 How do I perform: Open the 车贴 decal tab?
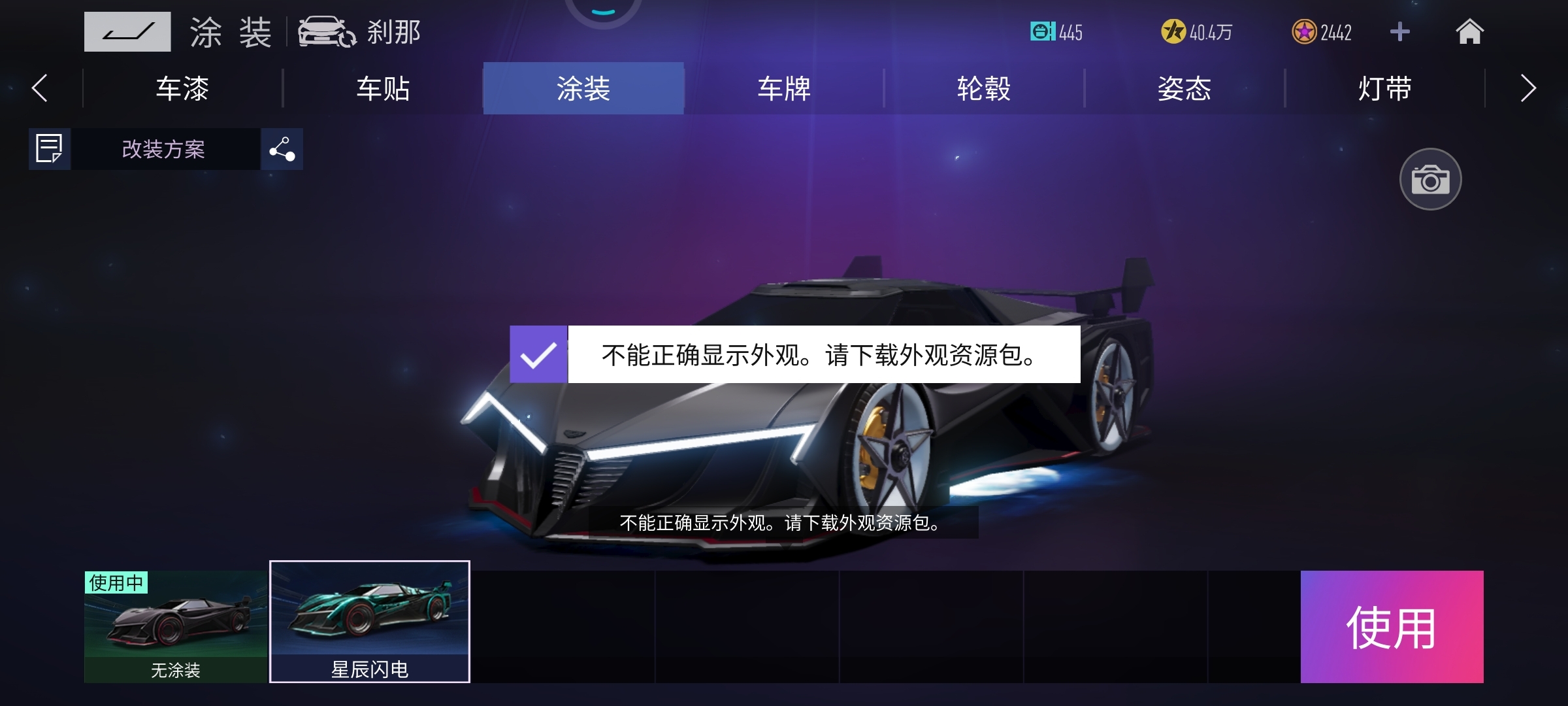(382, 89)
